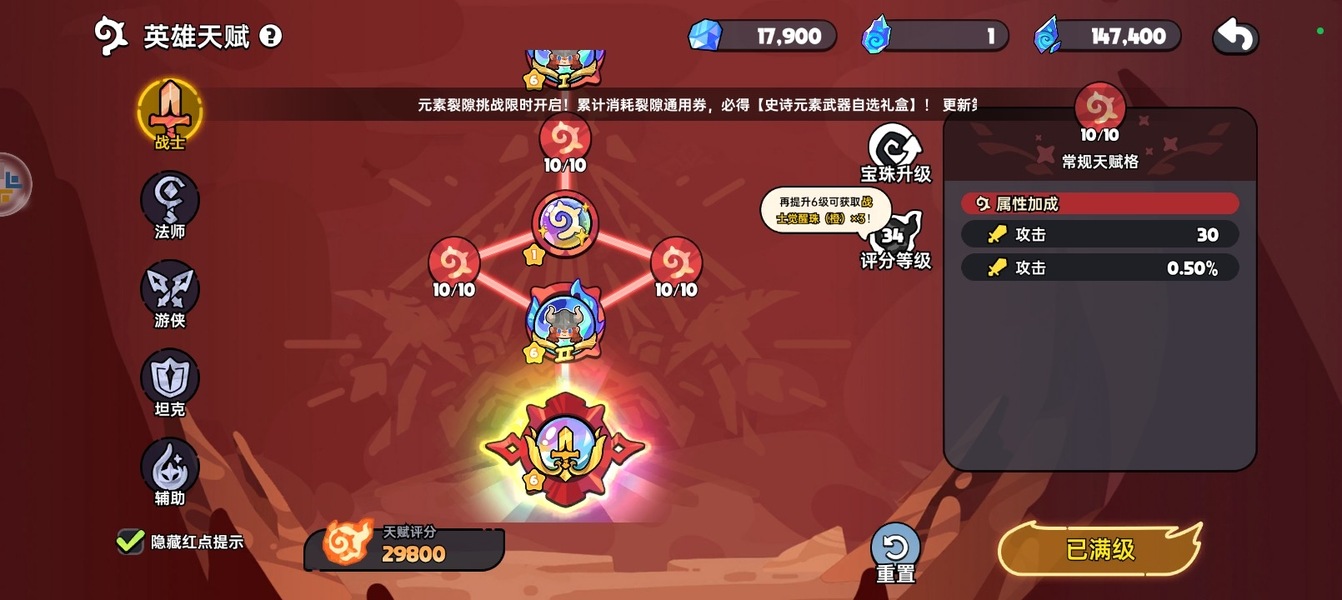Open the 天赋评分 talent score panel
1342x600 pixels.
[405, 546]
